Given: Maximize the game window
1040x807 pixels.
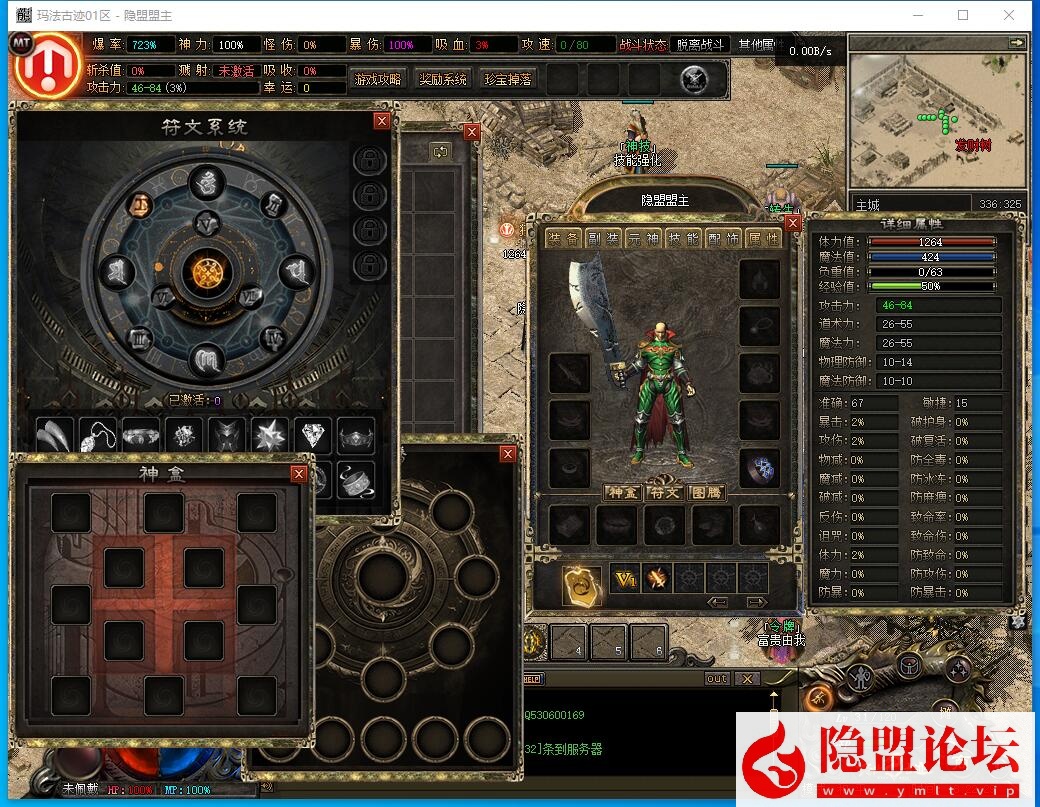Looking at the screenshot, I should [962, 15].
